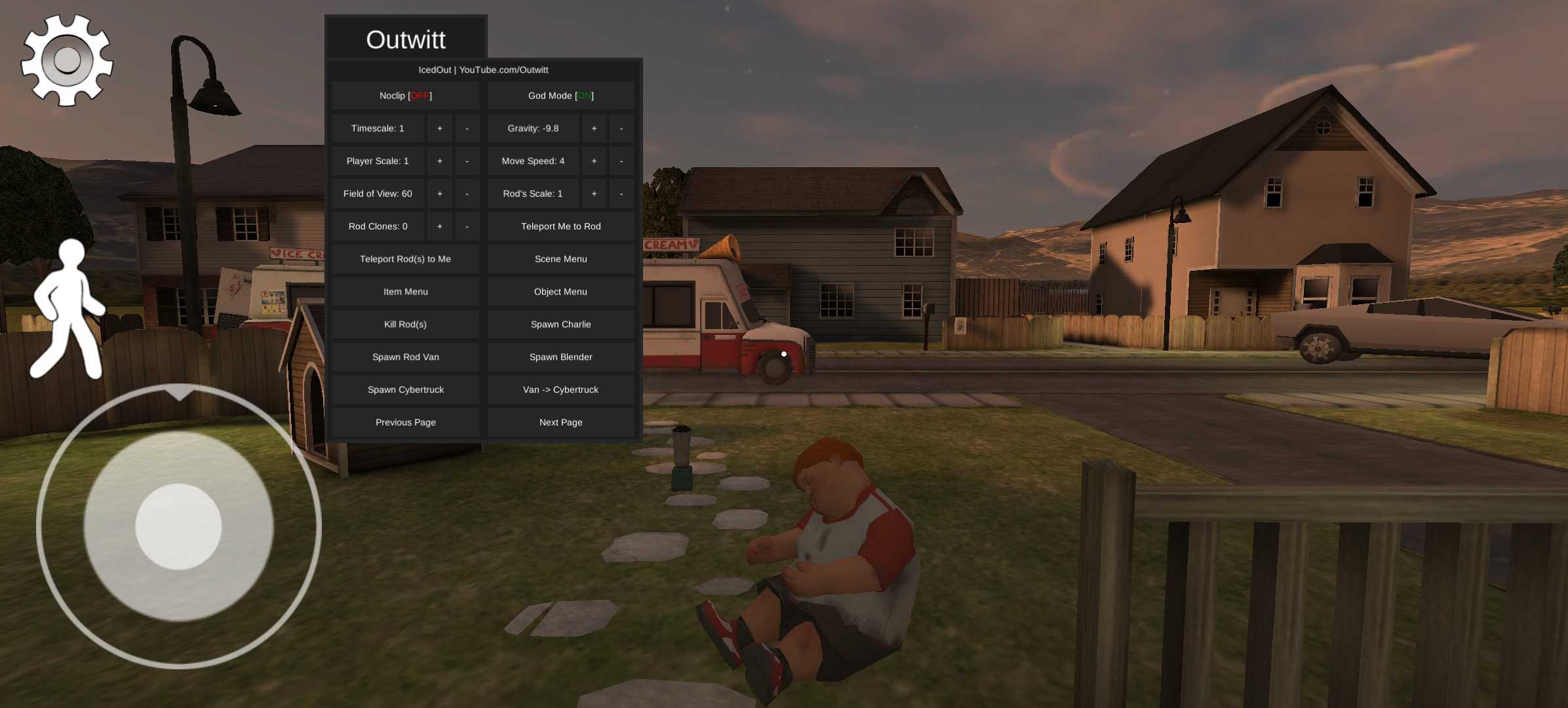
Task: Choose Teleport Rod(s) to Me
Action: pos(405,260)
